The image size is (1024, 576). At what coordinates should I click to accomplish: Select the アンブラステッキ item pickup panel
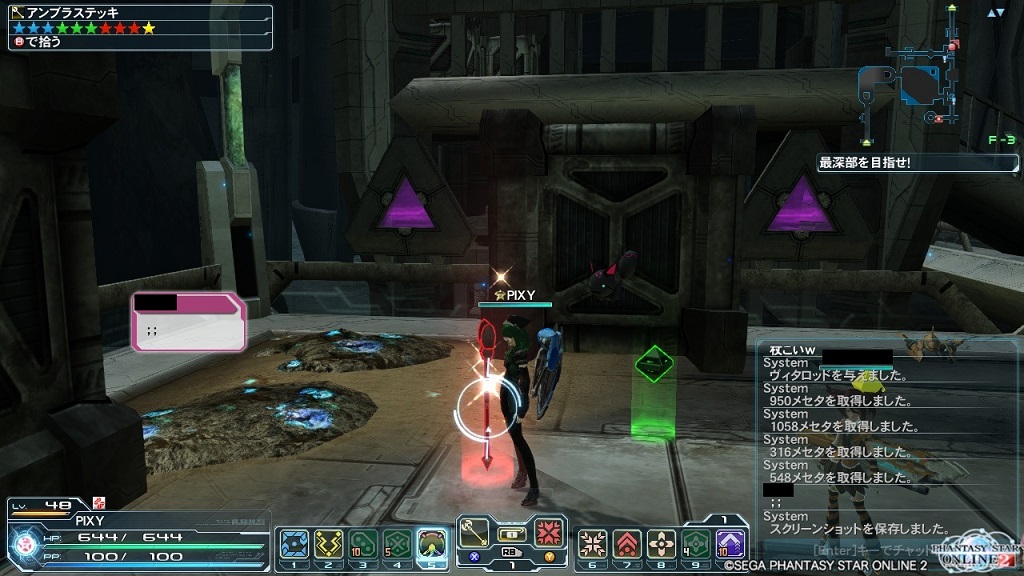click(x=140, y=27)
